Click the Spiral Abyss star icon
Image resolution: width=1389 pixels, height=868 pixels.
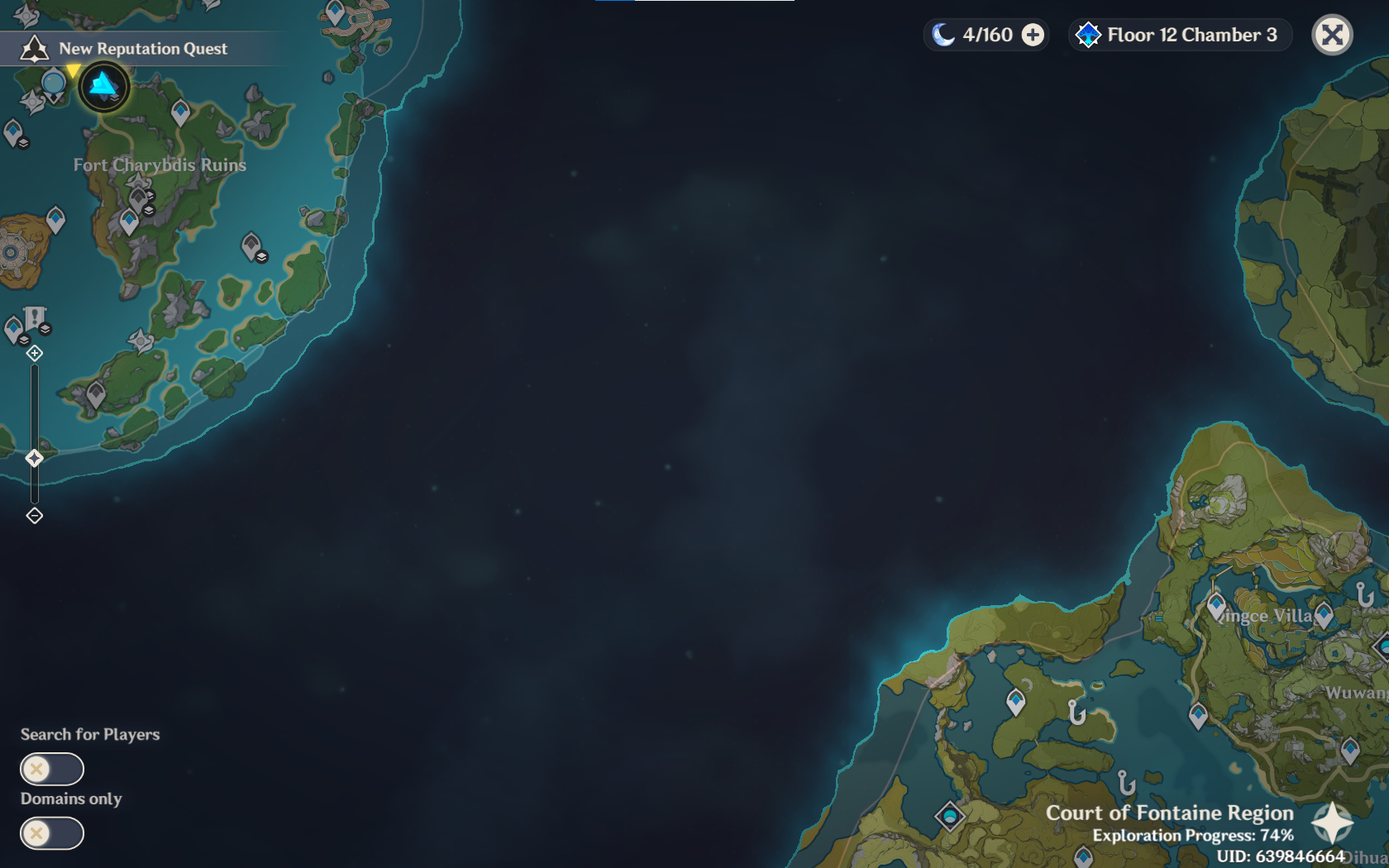pos(1088,35)
